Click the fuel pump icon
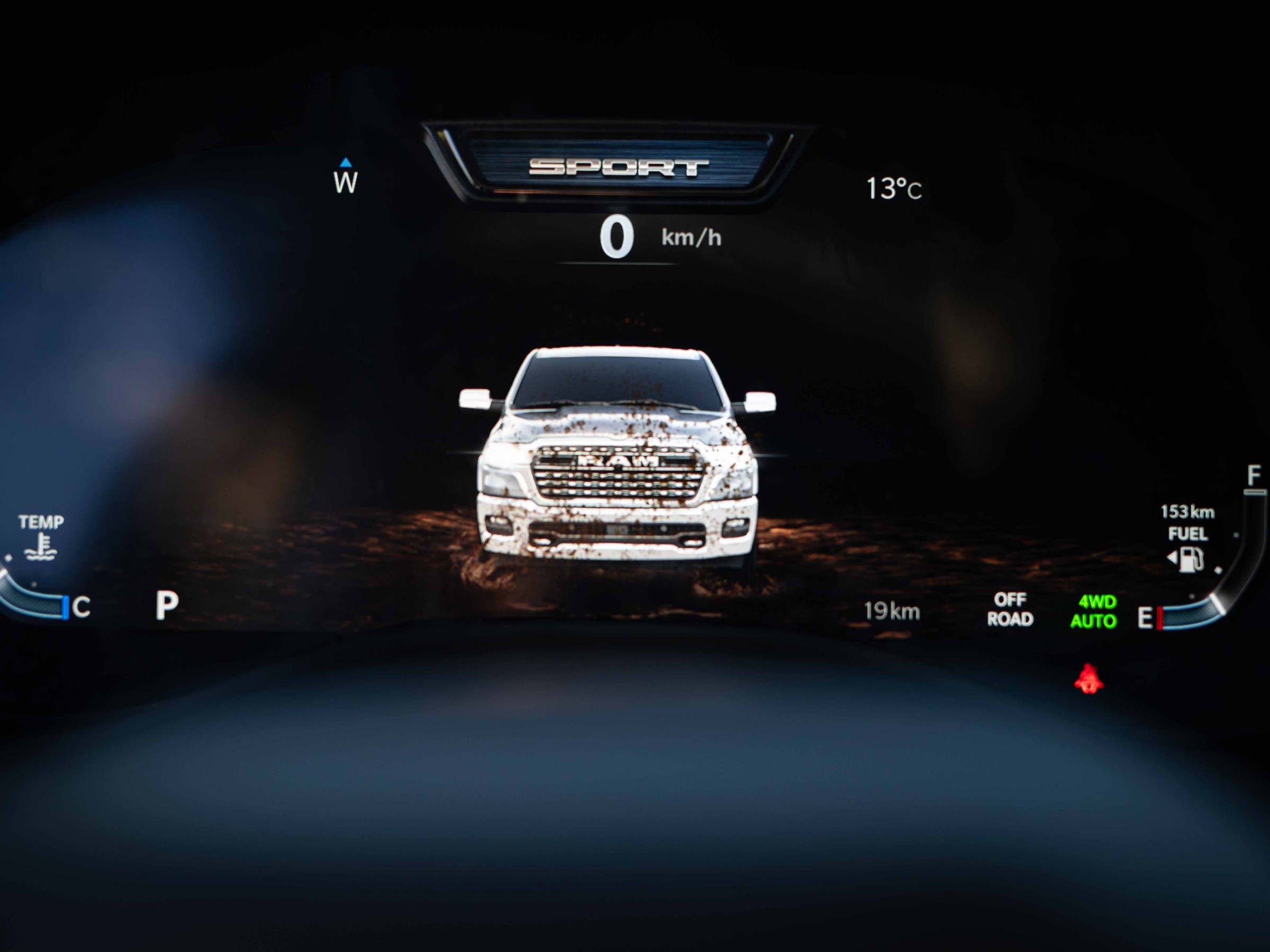Screen dimensions: 1270x952 1189,560
